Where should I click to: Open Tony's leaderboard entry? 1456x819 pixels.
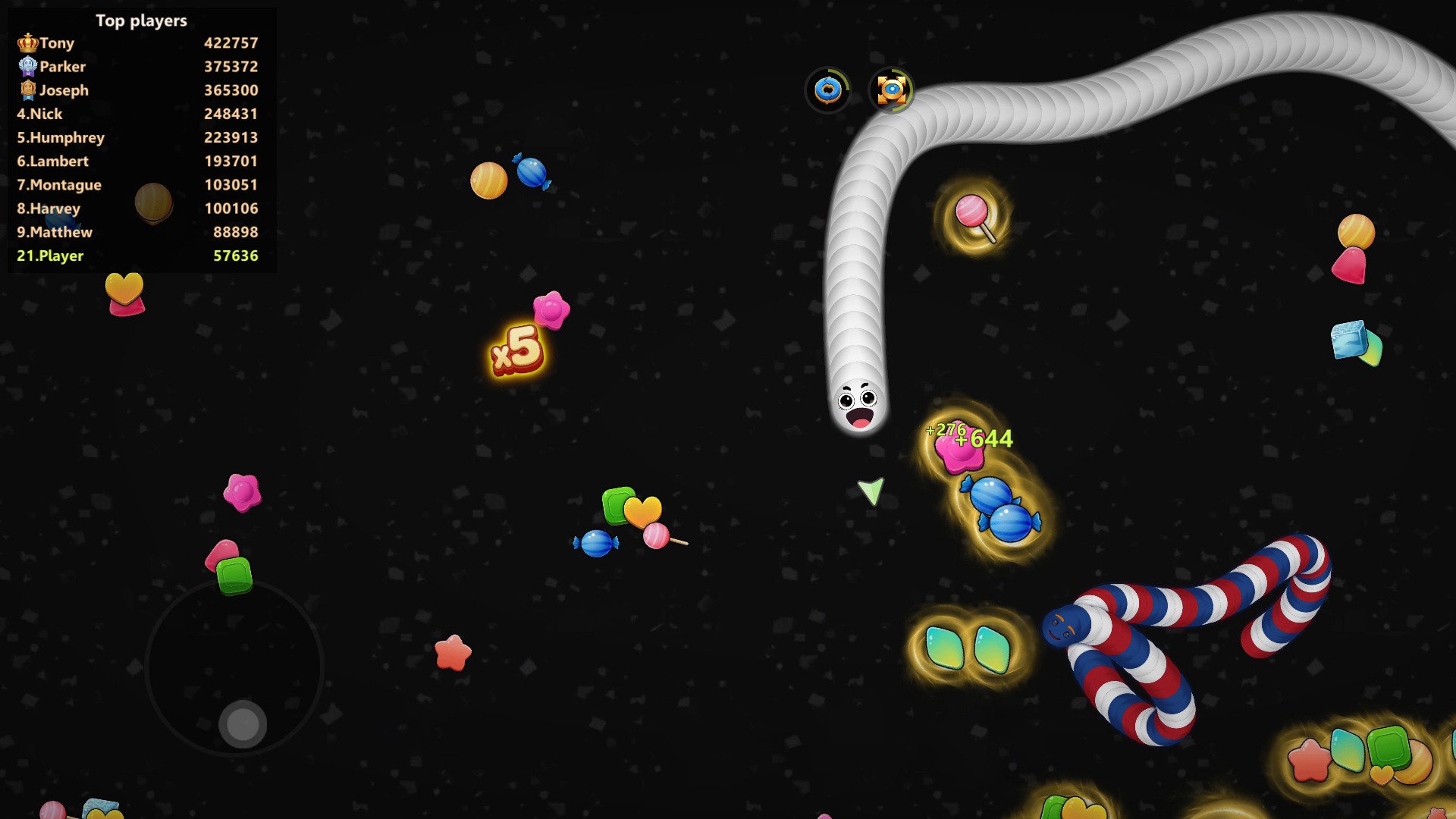[x=57, y=42]
